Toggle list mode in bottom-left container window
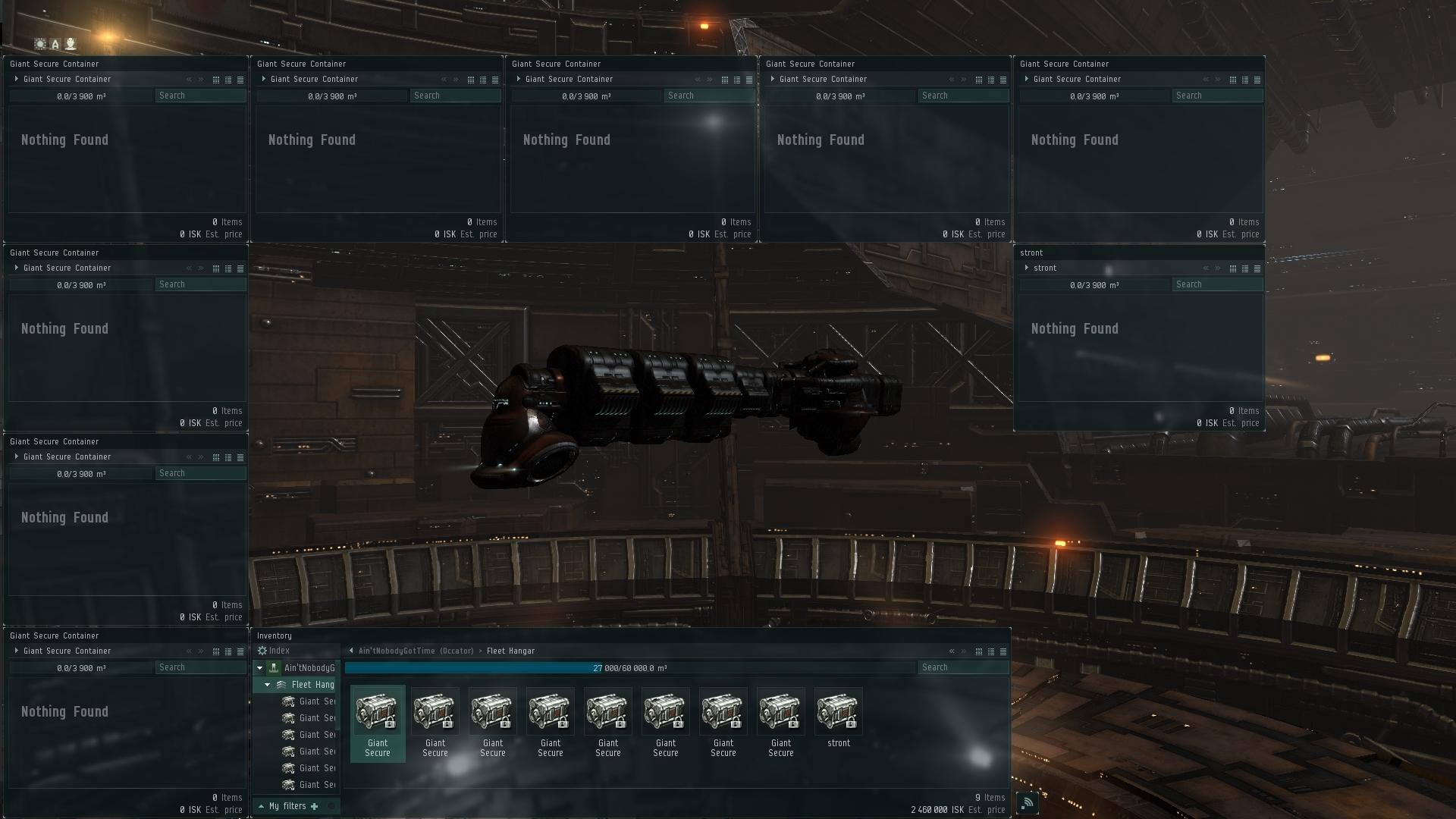The image size is (1456, 819). (228, 651)
